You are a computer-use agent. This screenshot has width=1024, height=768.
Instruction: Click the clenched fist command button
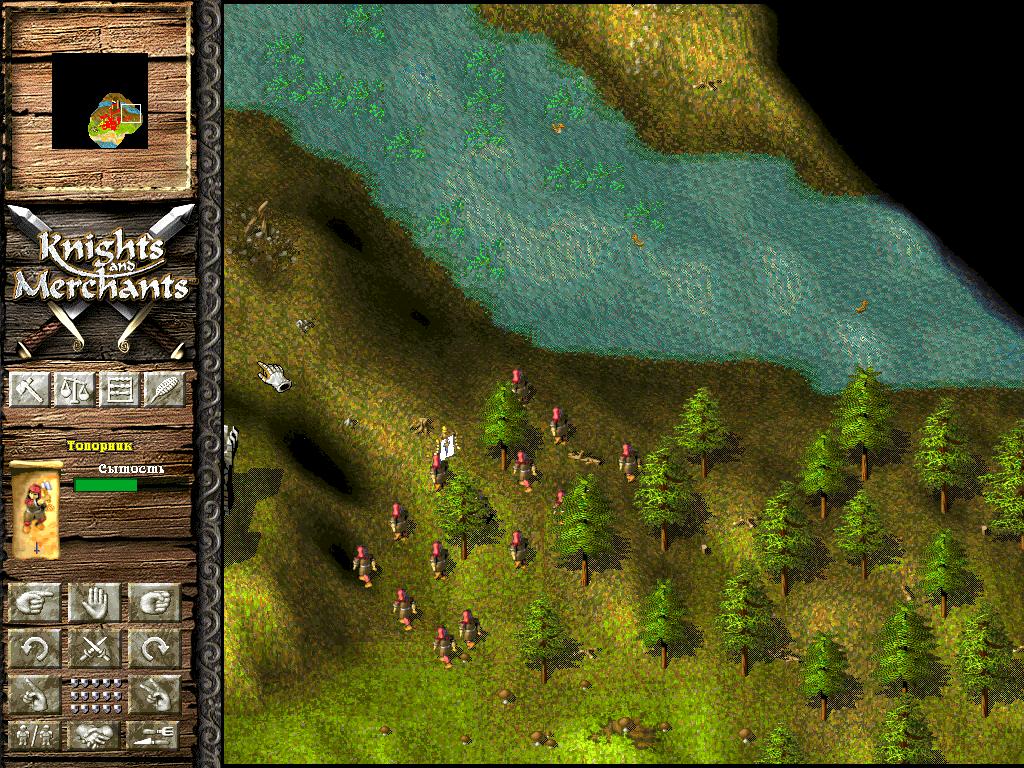point(154,603)
